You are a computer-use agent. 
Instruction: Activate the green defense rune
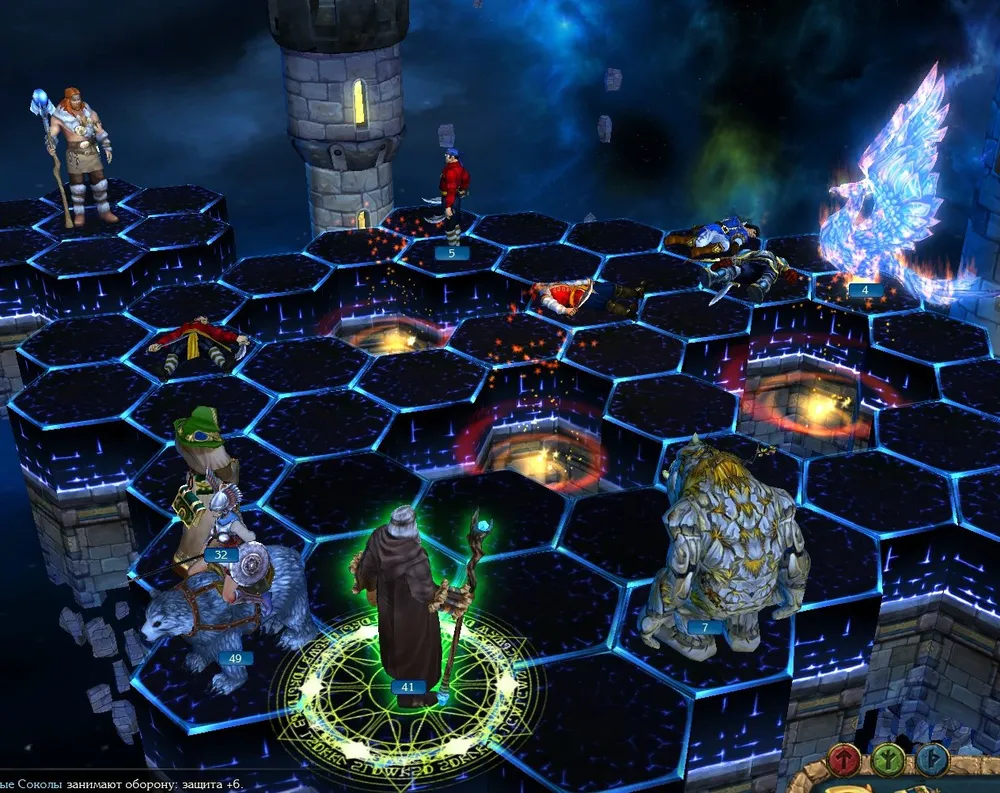[886, 761]
